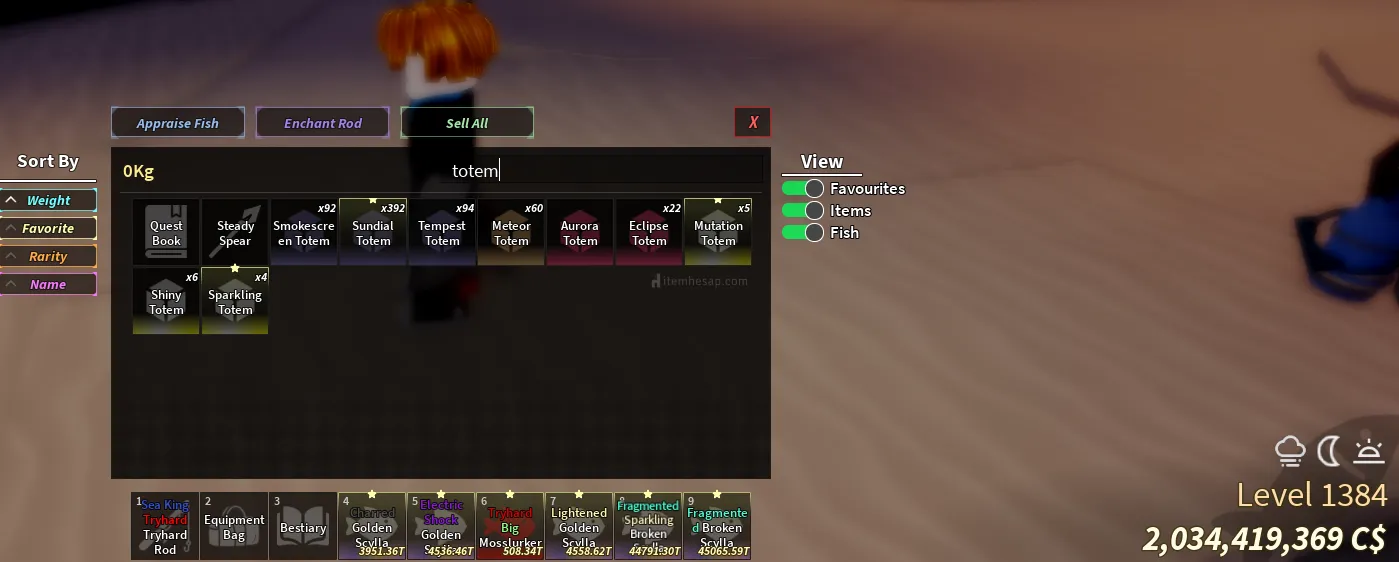The width and height of the screenshot is (1399, 562).
Task: Open the Equipment Bag hotbar slot
Action: (234, 526)
